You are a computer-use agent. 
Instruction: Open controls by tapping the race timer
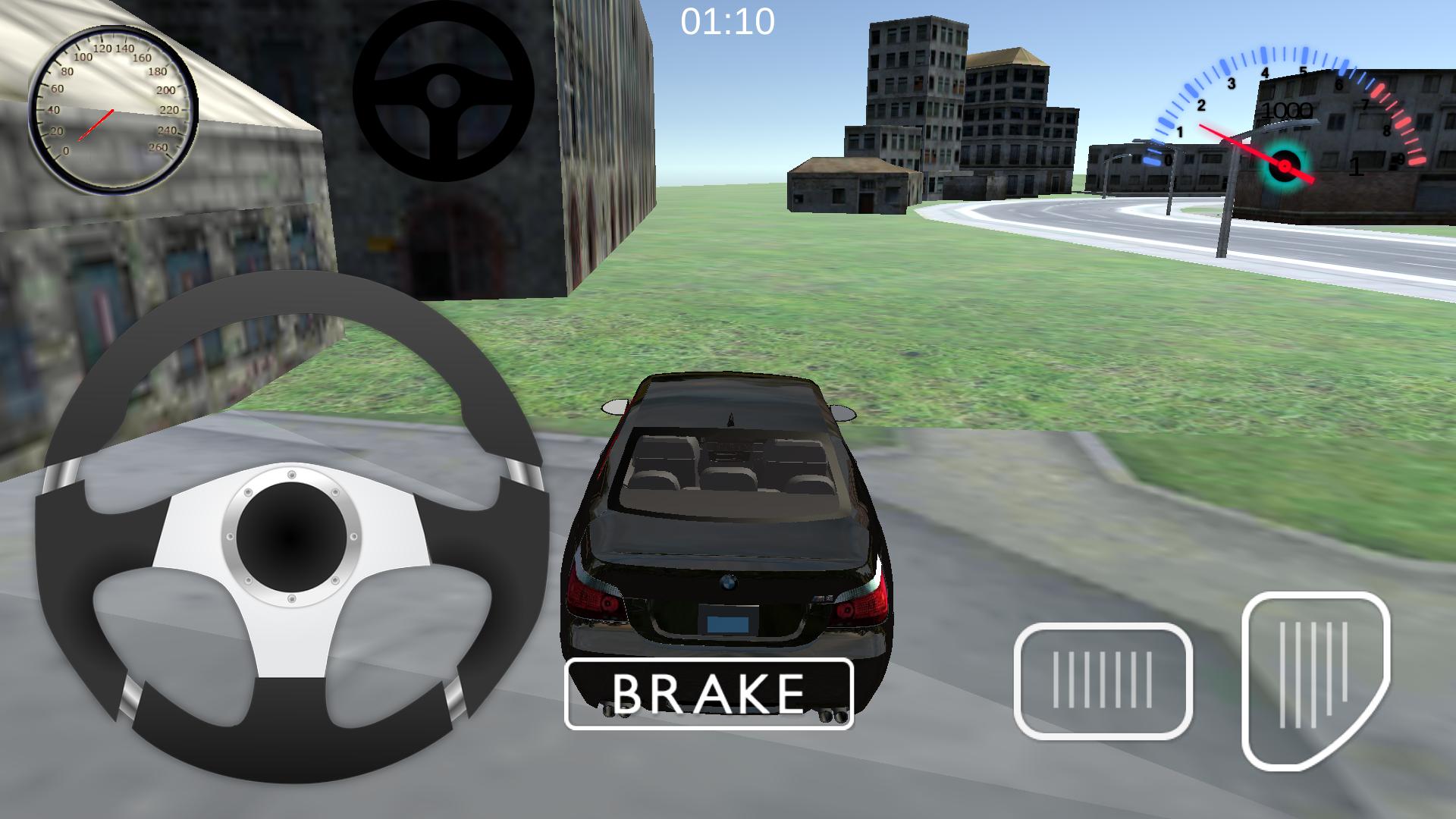tap(726, 20)
